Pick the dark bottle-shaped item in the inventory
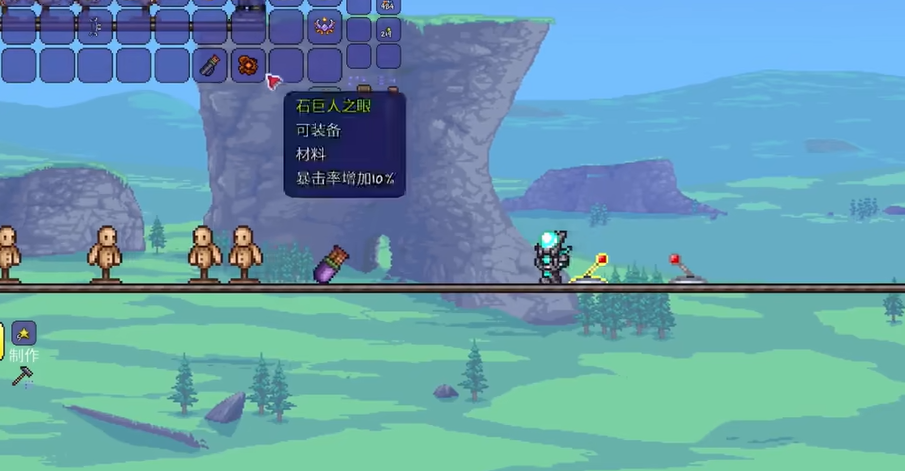Screen dimensions: 905x471 pos(210,65)
